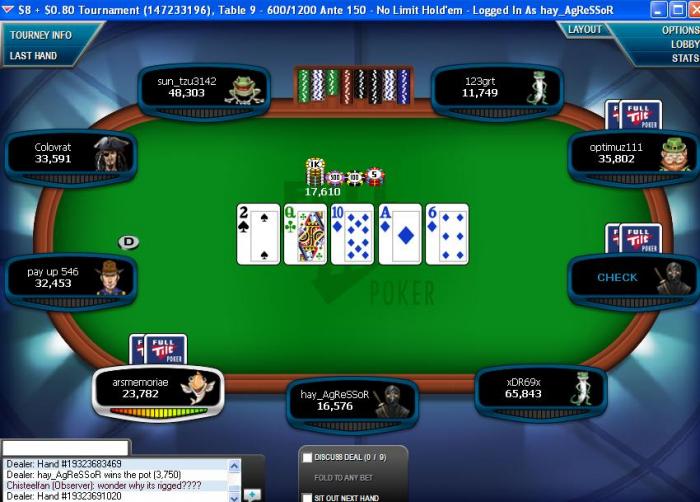The height and width of the screenshot is (502, 700).
Task: Open the Options menu
Action: [x=680, y=30]
